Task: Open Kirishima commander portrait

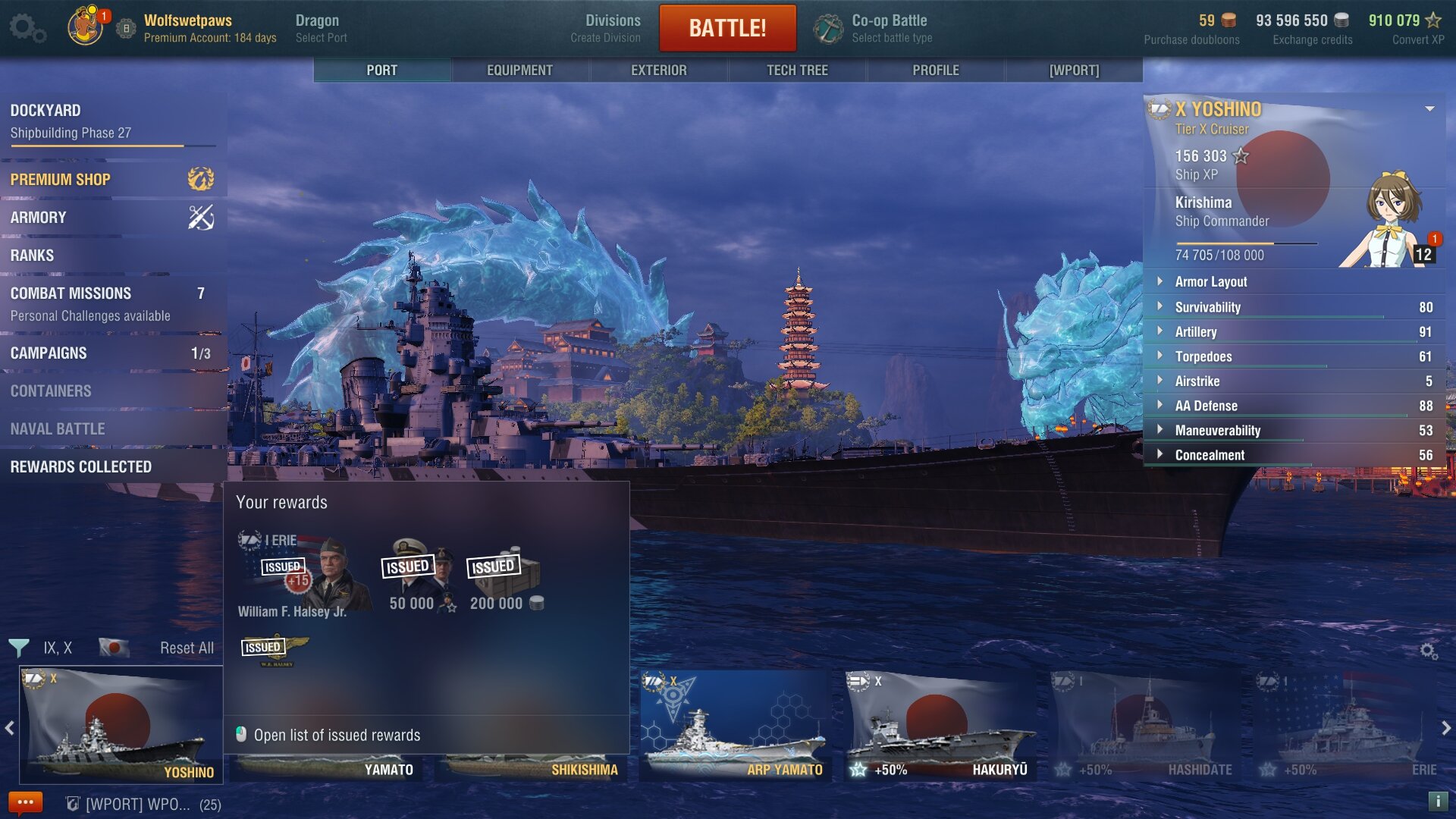Action: (1392, 220)
